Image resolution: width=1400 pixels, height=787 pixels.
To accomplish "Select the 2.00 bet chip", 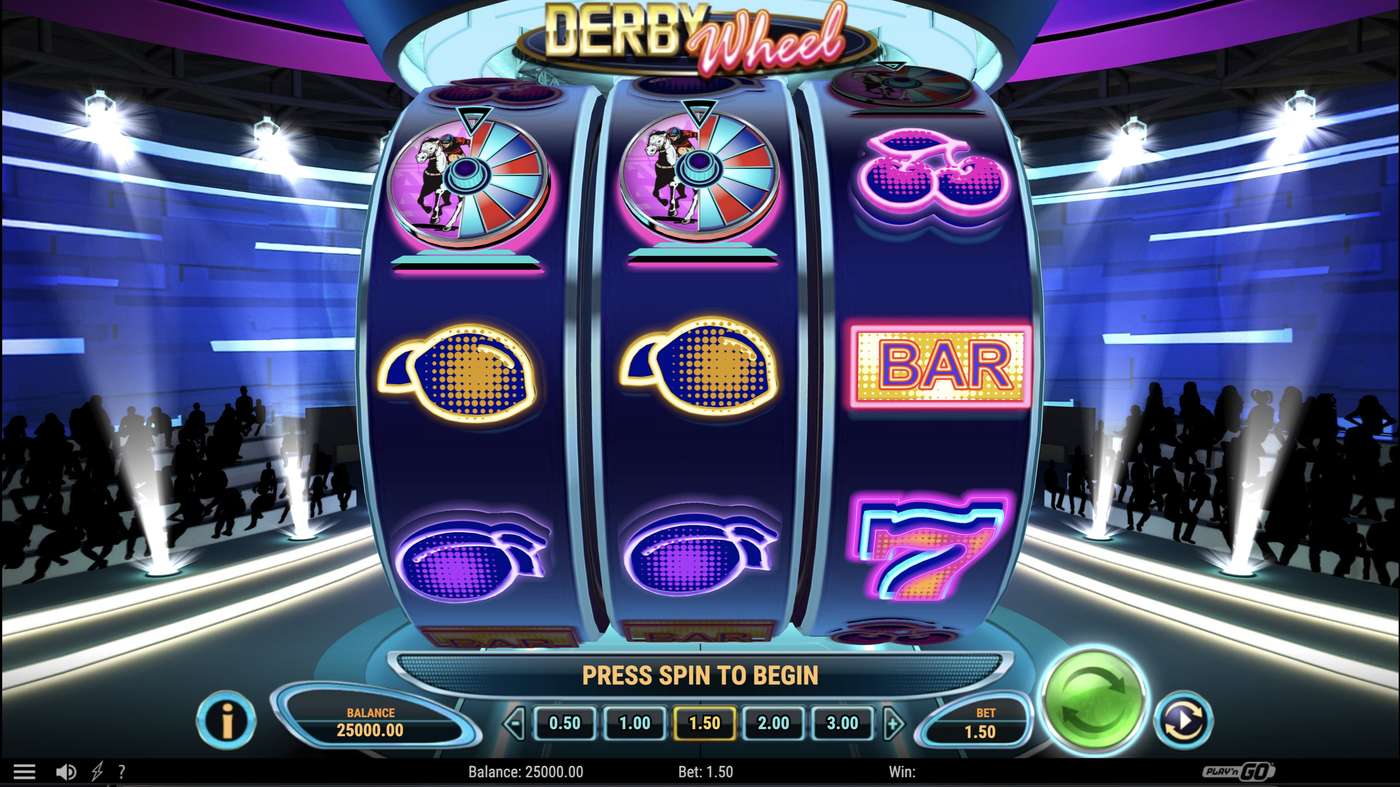I will 774,722.
